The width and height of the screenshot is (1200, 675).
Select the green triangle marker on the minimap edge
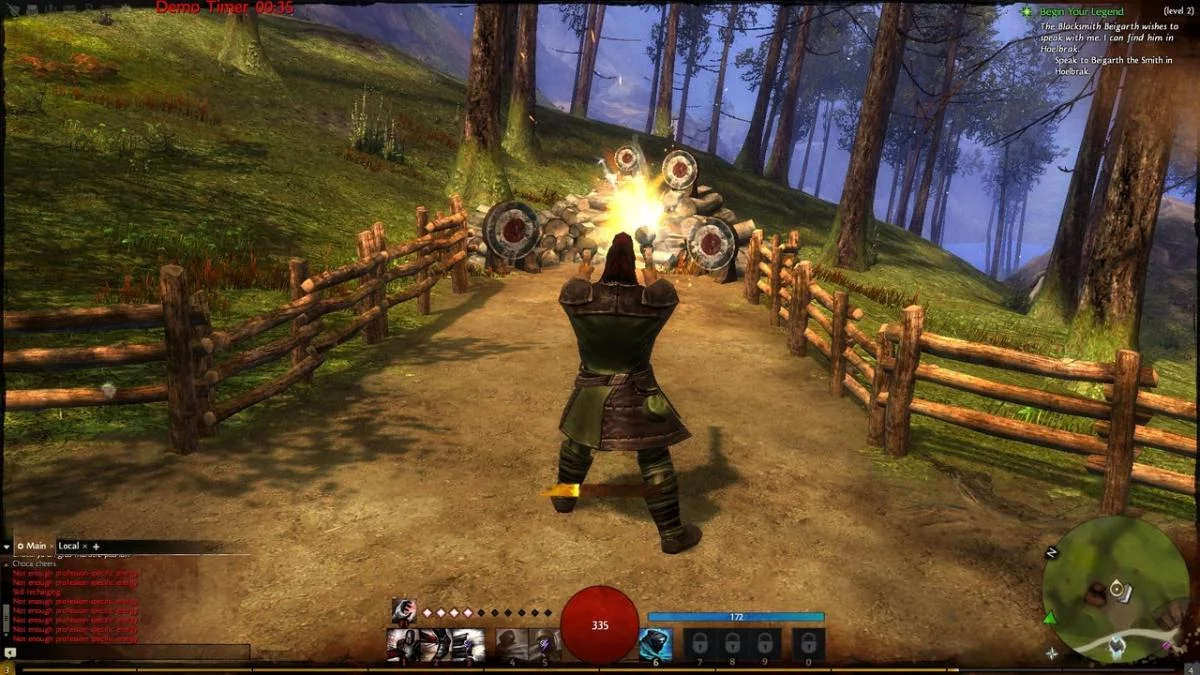pyautogui.click(x=1050, y=617)
